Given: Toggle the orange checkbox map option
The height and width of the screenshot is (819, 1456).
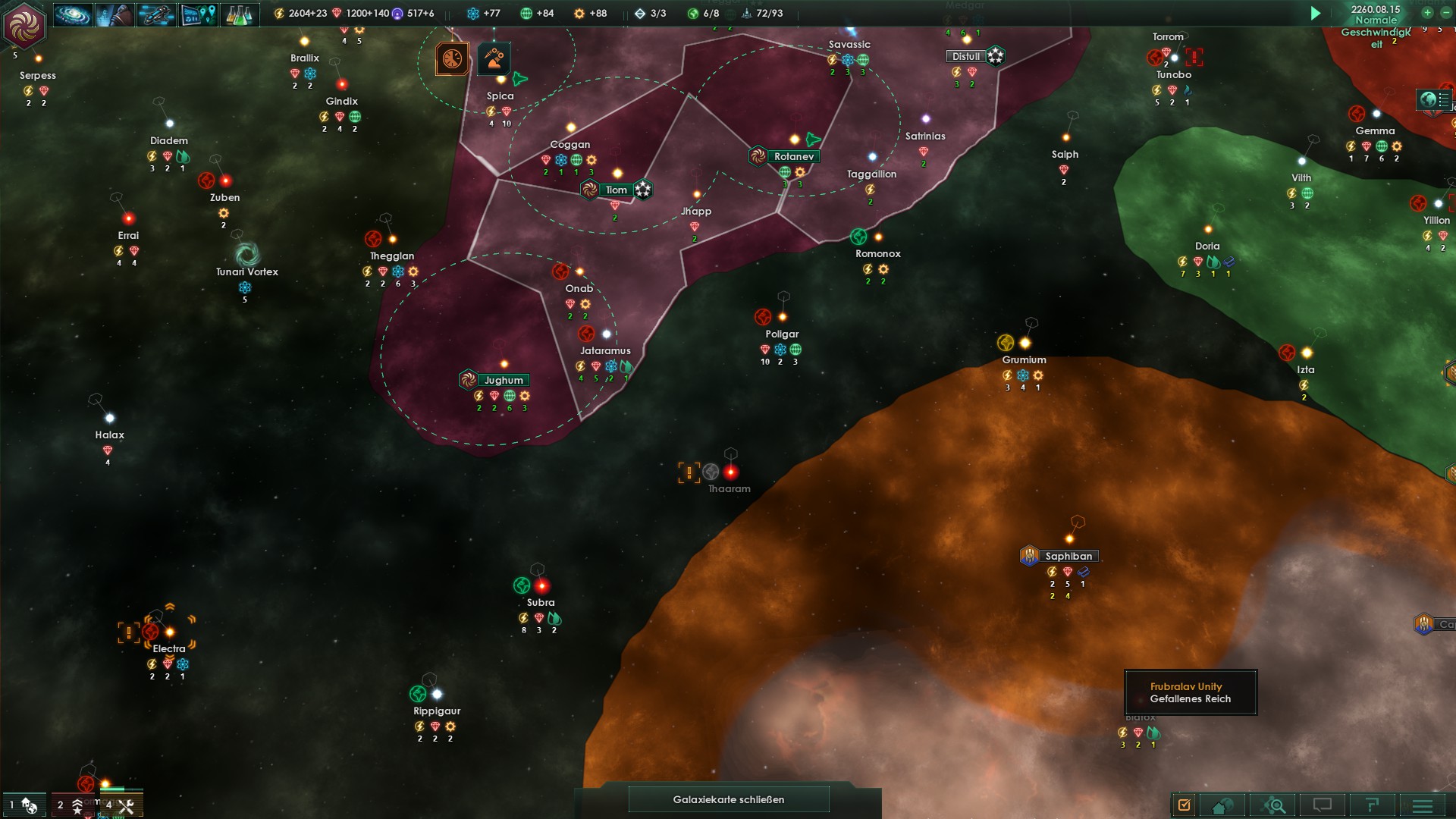Looking at the screenshot, I should point(1185,805).
